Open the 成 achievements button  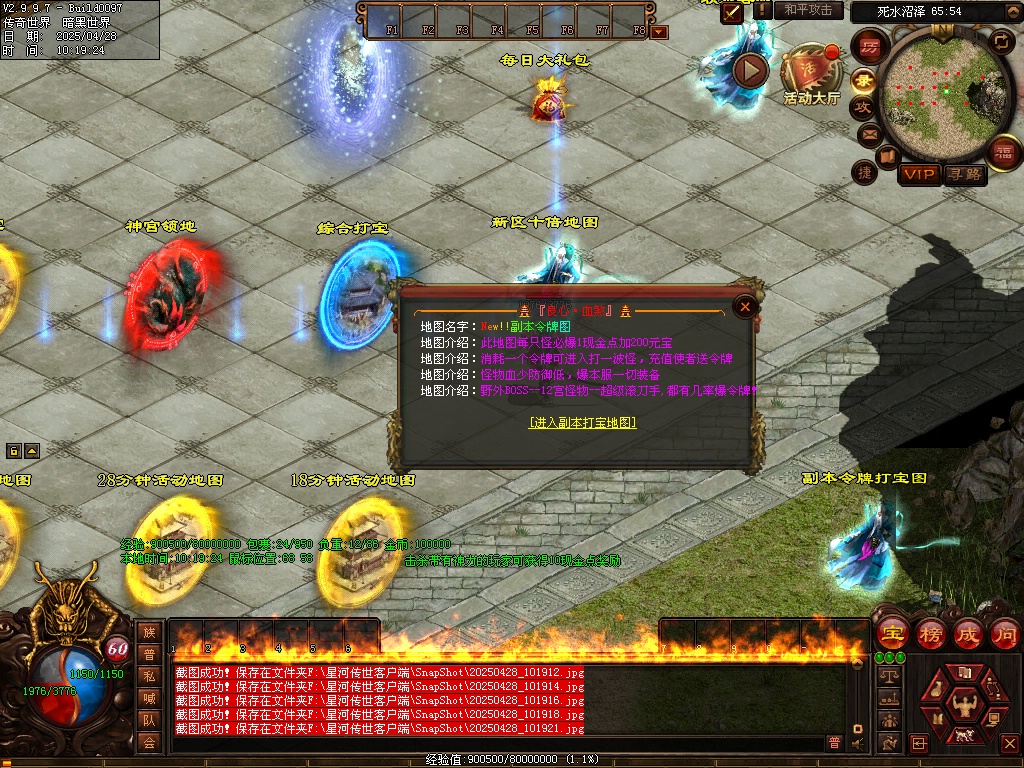[968, 633]
